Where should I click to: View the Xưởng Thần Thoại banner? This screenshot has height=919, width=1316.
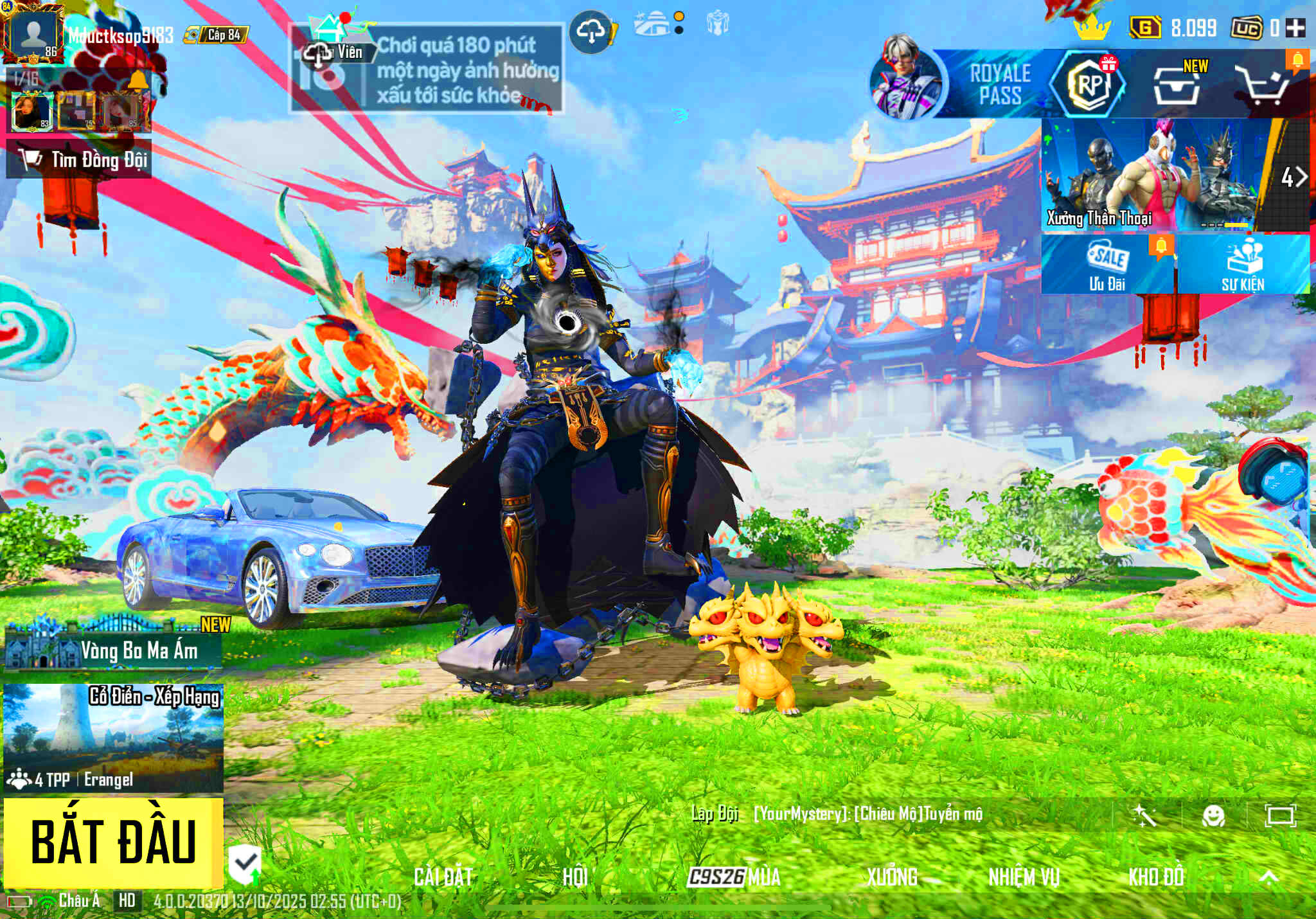(x=1150, y=175)
